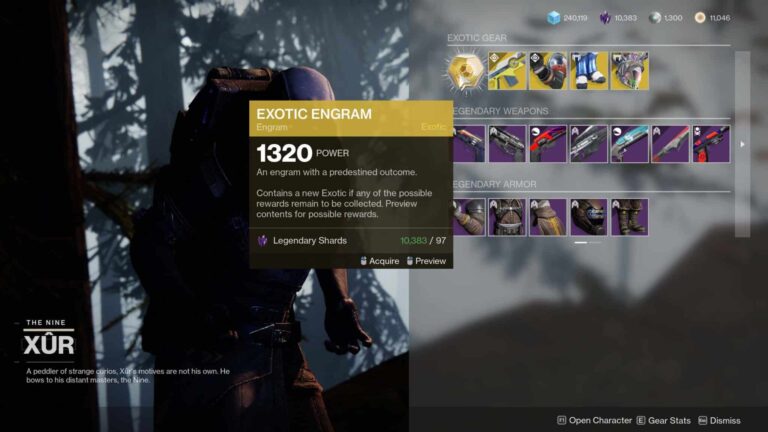Choose the teal legendary weapon

click(630, 144)
